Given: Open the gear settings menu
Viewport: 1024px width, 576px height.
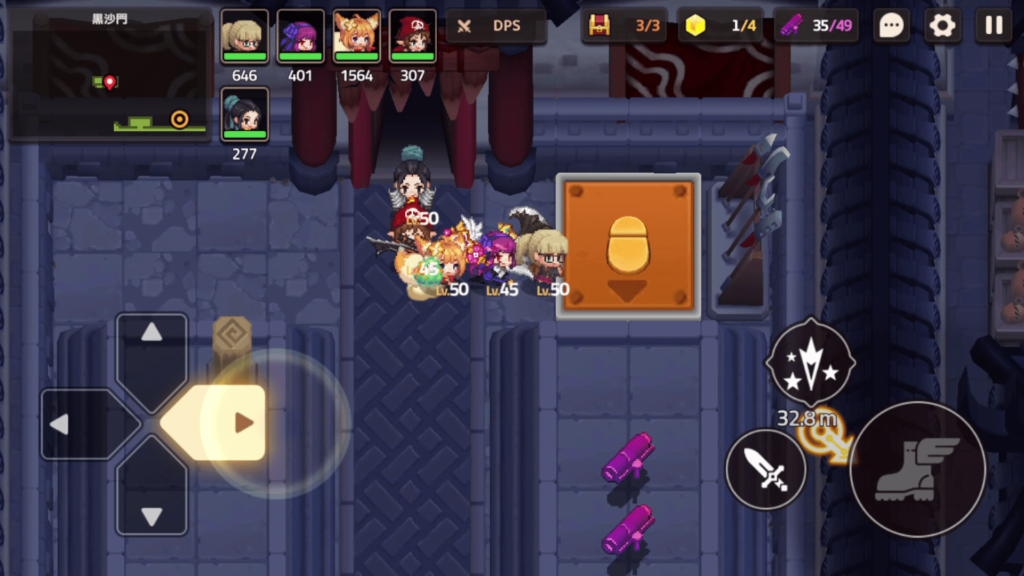Looking at the screenshot, I should coord(942,26).
